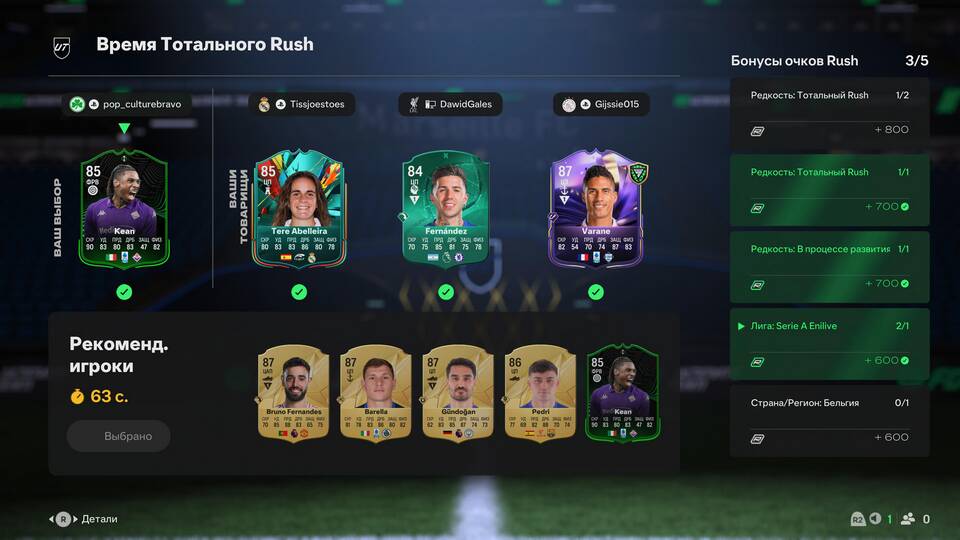Select the Тотальный Rush bonus worth 800

click(x=830, y=112)
